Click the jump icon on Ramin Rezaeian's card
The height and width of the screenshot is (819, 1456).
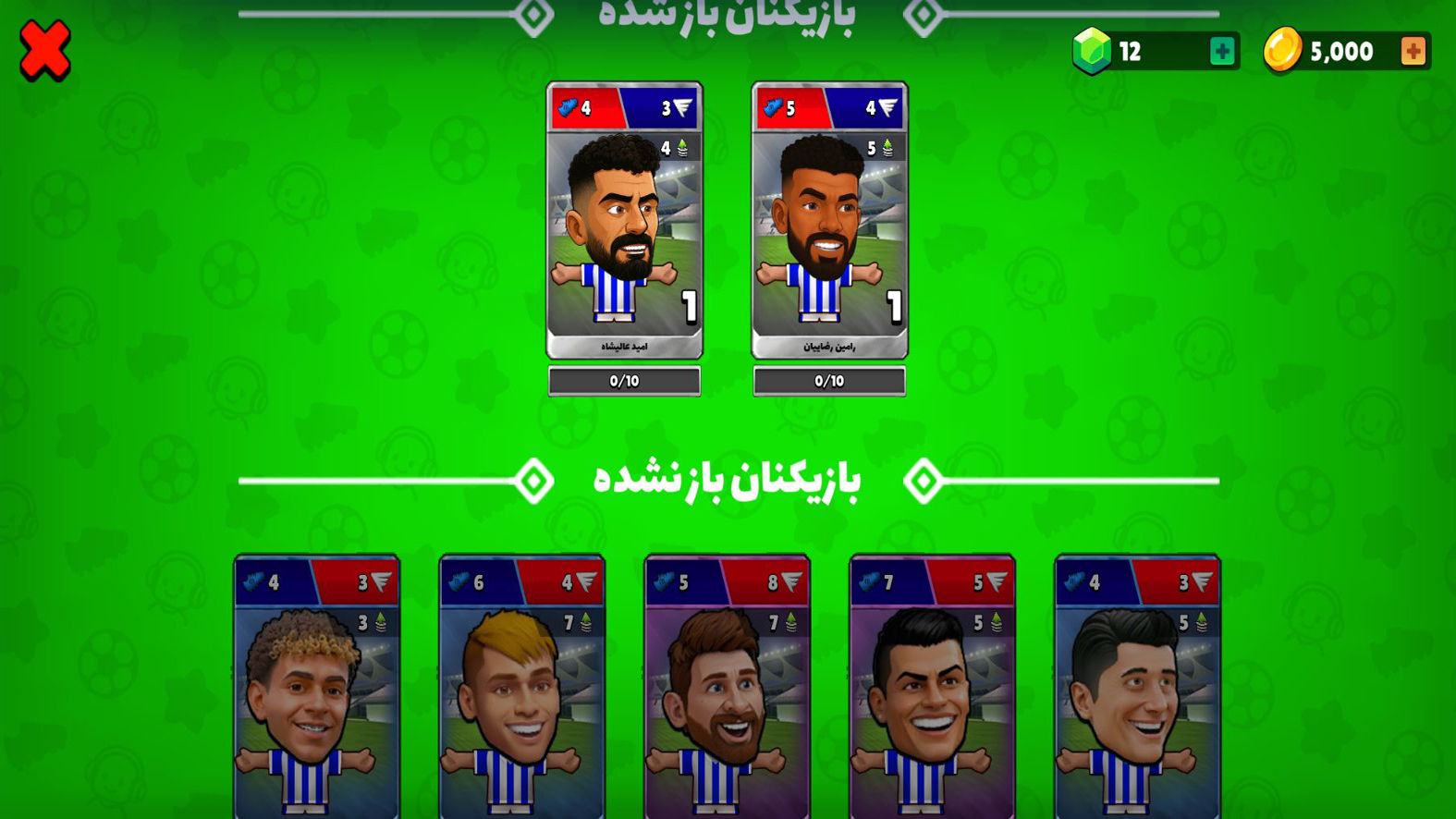click(x=887, y=145)
